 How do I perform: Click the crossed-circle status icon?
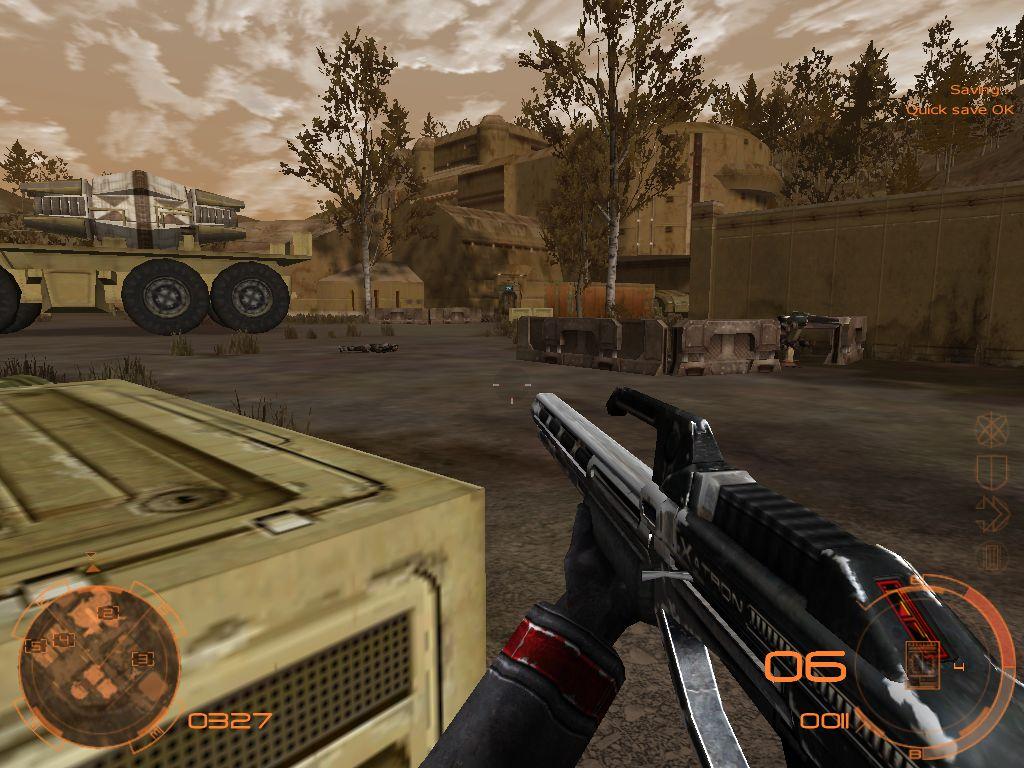coord(991,429)
